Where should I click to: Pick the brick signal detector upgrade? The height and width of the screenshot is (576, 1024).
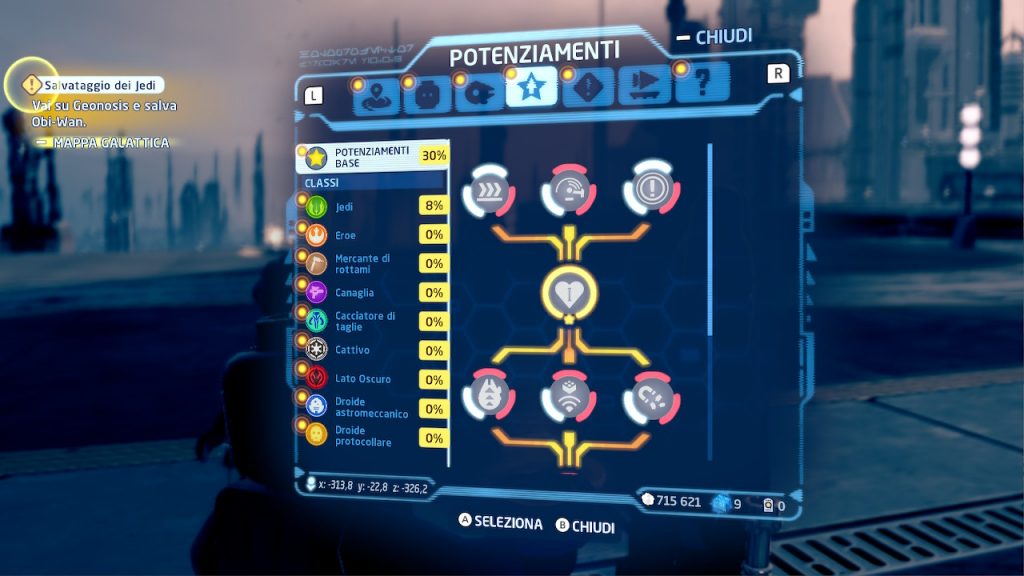pos(569,397)
